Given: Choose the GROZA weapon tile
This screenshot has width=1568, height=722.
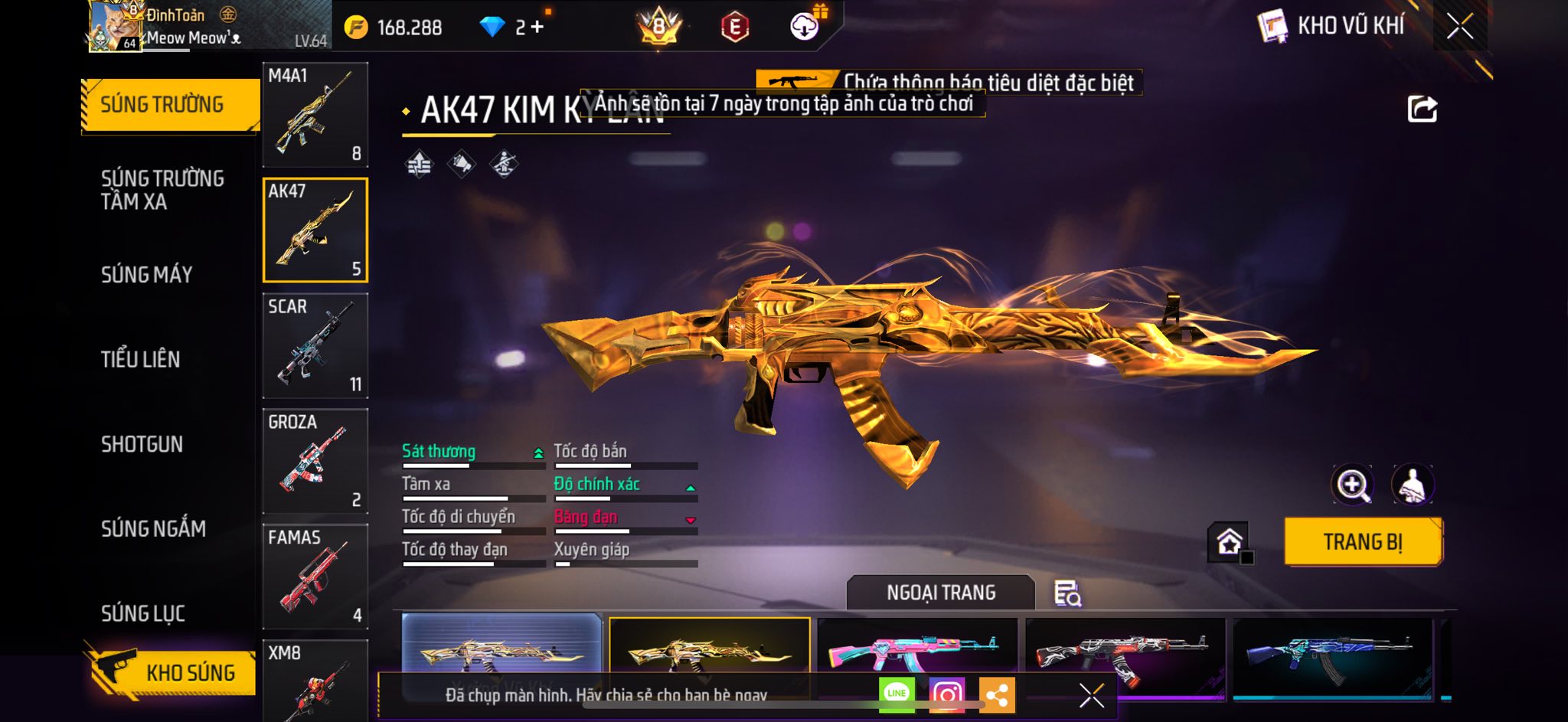Looking at the screenshot, I should click(315, 461).
